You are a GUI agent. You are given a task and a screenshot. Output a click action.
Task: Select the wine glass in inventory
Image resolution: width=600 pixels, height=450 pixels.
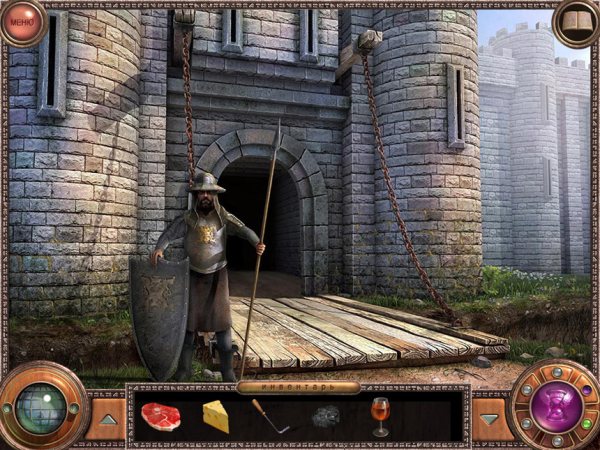(x=380, y=415)
